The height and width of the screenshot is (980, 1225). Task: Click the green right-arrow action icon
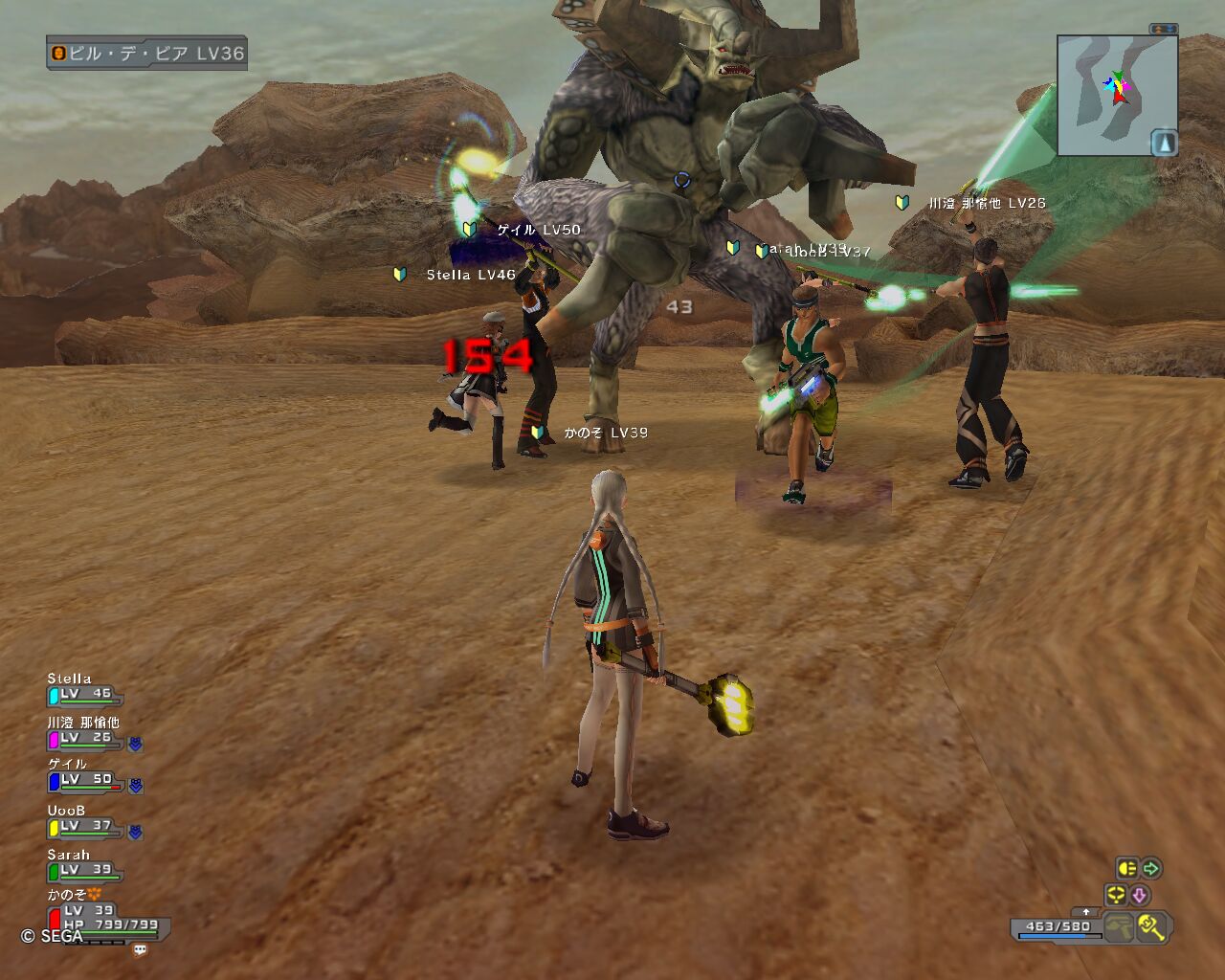pyautogui.click(x=1151, y=868)
